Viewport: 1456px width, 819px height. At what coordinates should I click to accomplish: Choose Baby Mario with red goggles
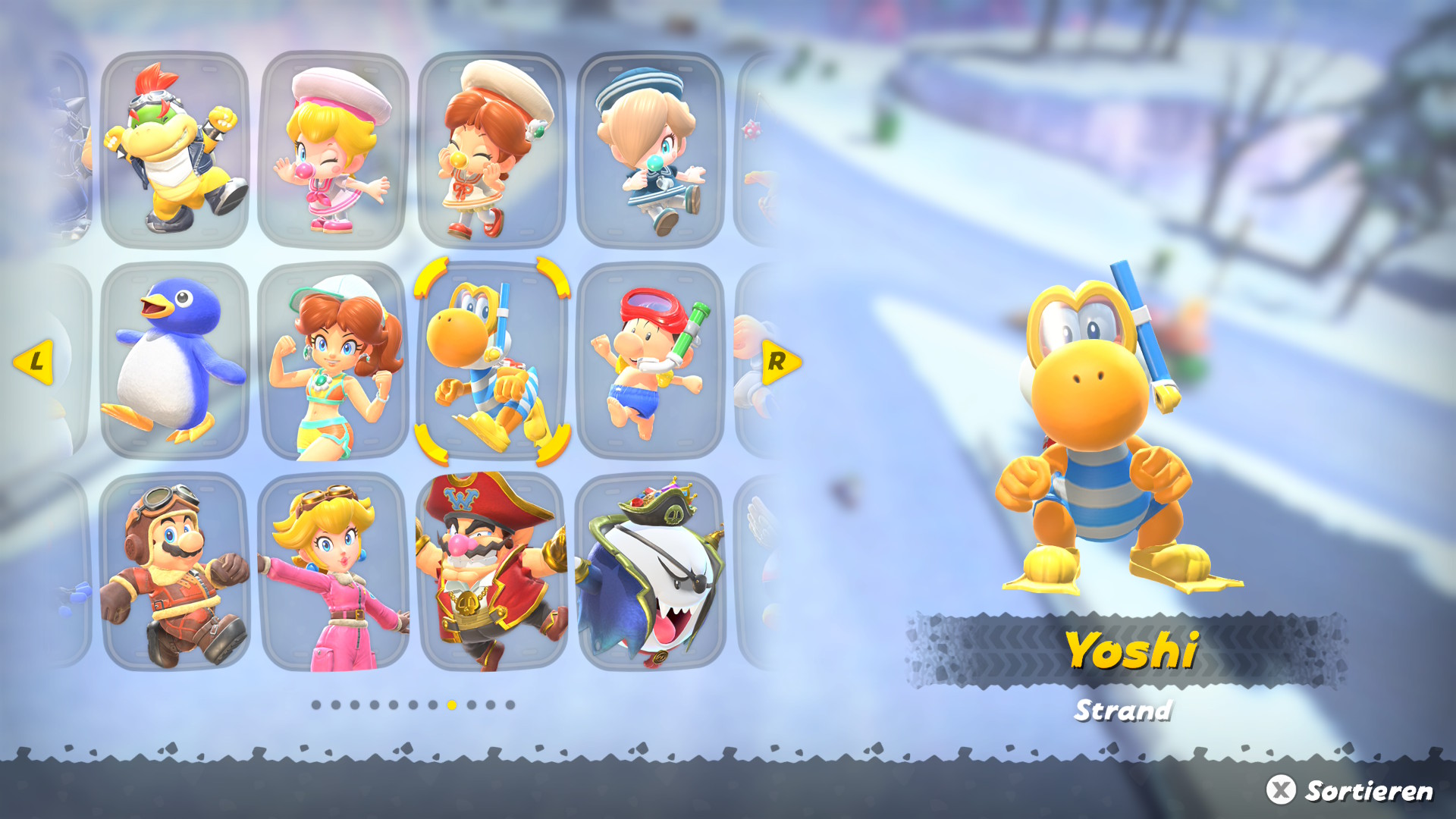(650, 361)
